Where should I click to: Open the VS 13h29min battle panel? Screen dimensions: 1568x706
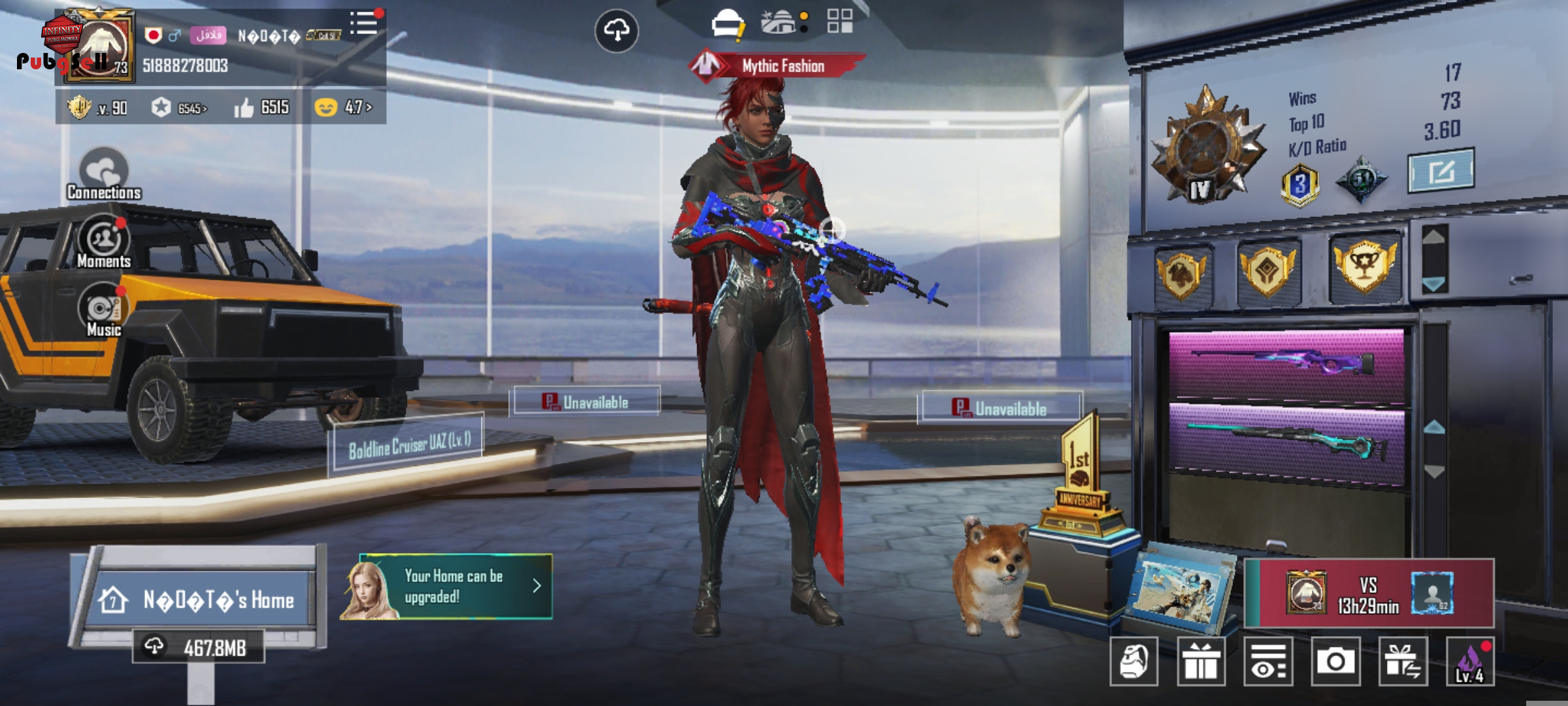pos(1368,594)
